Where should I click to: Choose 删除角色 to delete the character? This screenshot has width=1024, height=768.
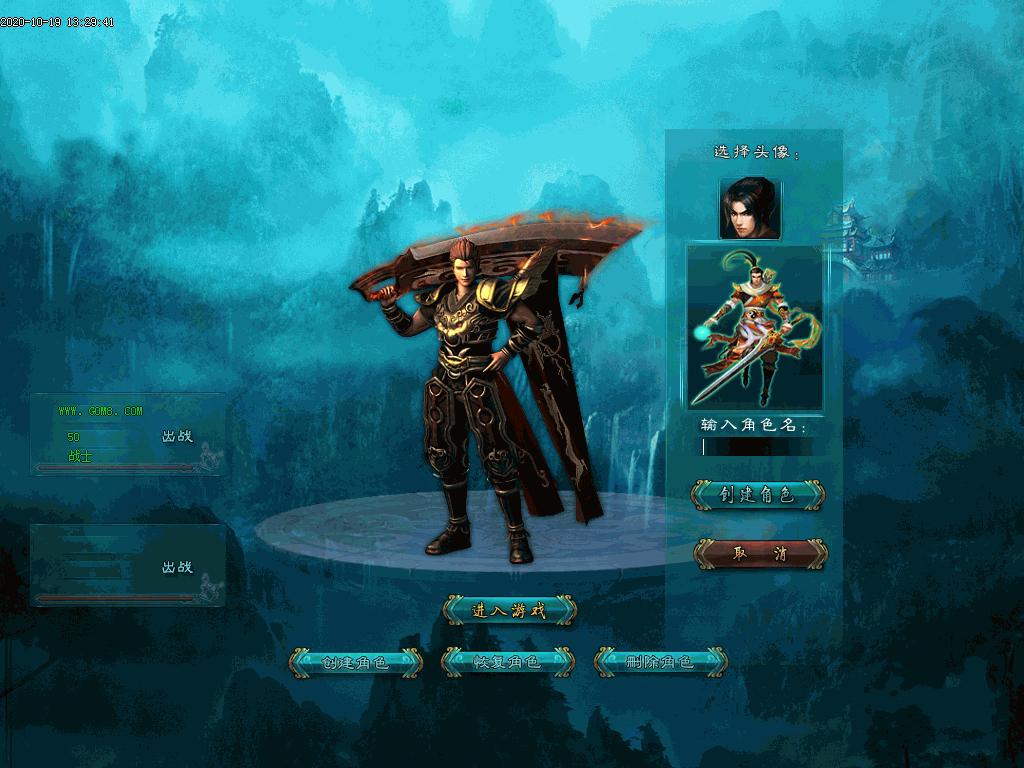(x=660, y=662)
